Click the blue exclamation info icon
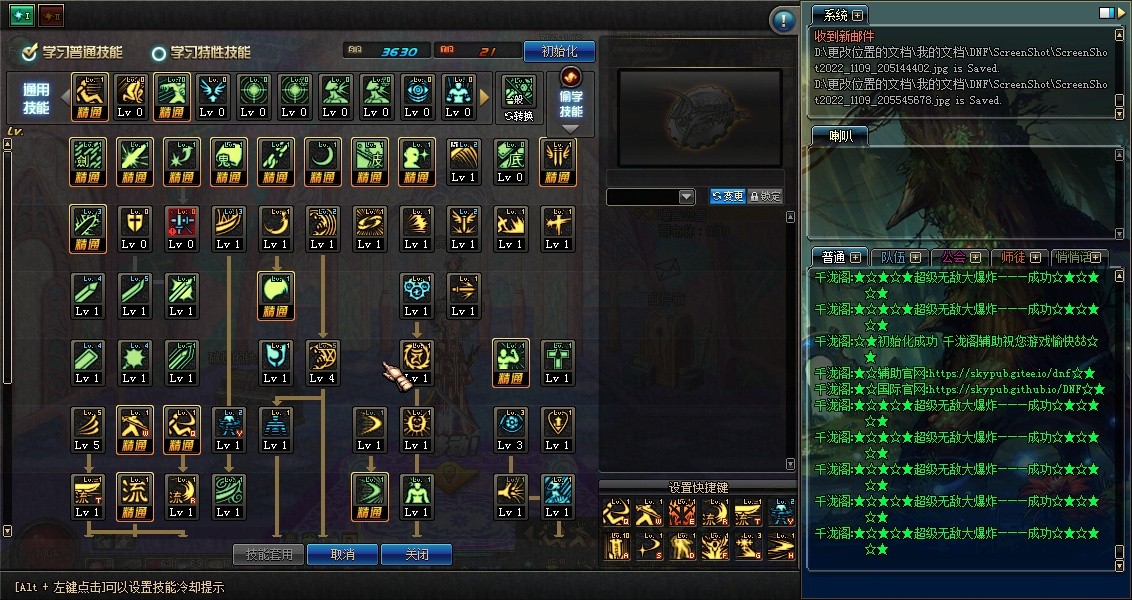This screenshot has height=600, width=1132. coord(783,20)
